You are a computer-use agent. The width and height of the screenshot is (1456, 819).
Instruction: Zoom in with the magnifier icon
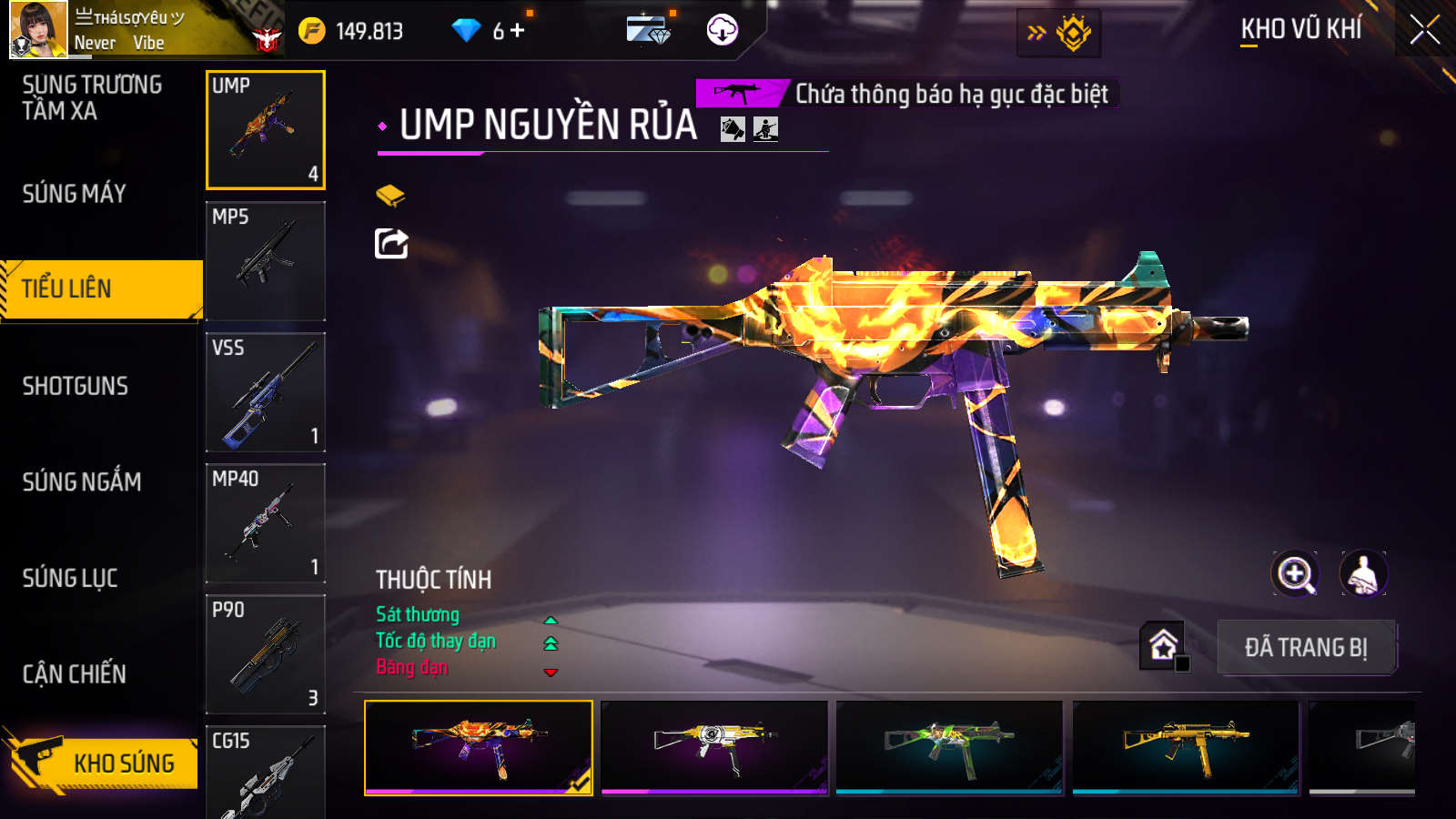tap(1295, 574)
